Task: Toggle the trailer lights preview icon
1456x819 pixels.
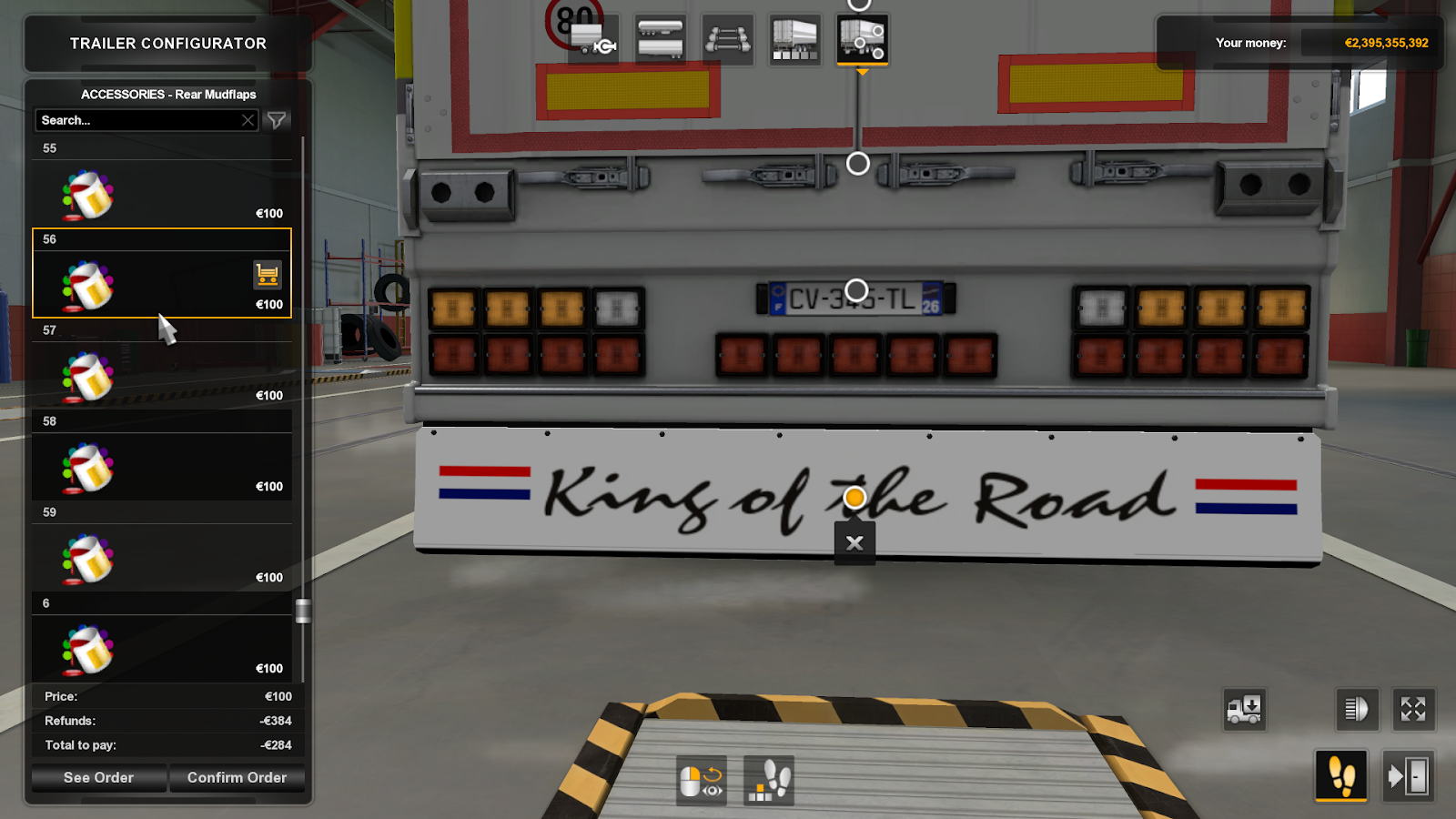Action: (x=1356, y=710)
